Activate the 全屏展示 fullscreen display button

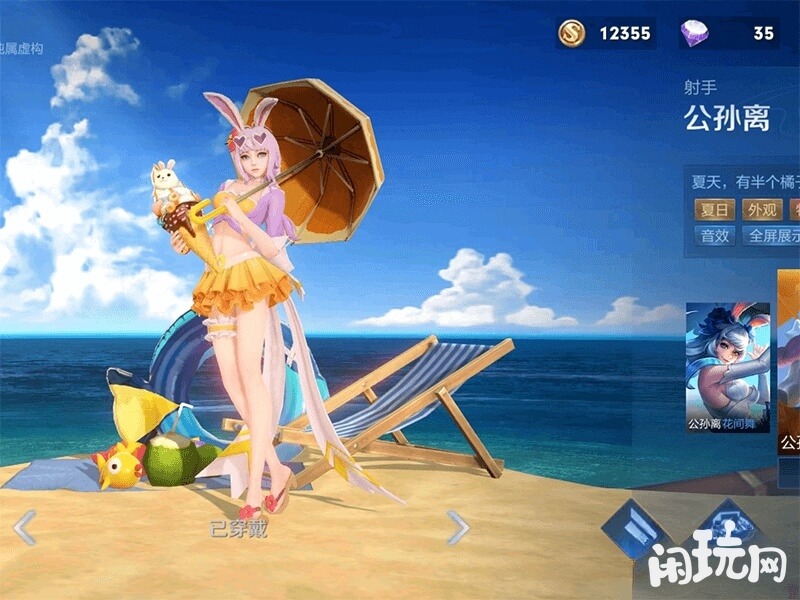click(772, 236)
